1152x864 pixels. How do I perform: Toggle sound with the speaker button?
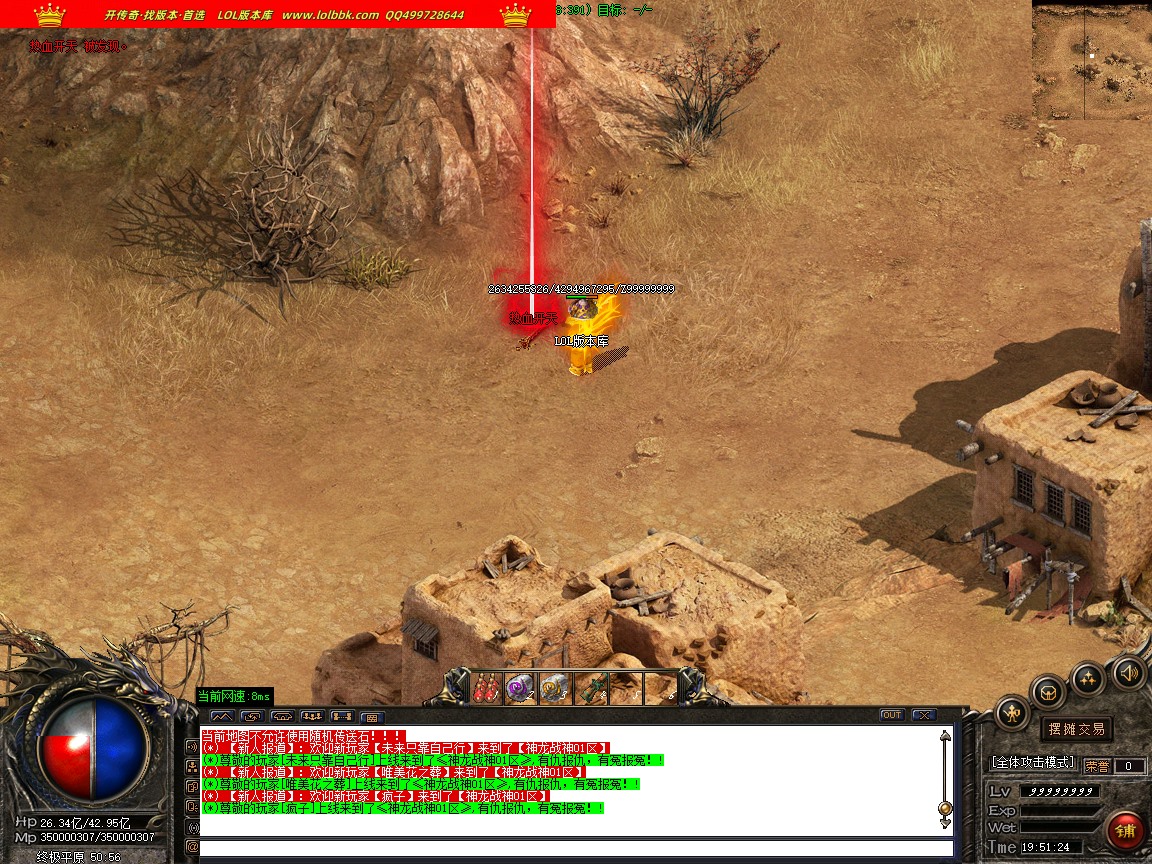coord(1128,672)
